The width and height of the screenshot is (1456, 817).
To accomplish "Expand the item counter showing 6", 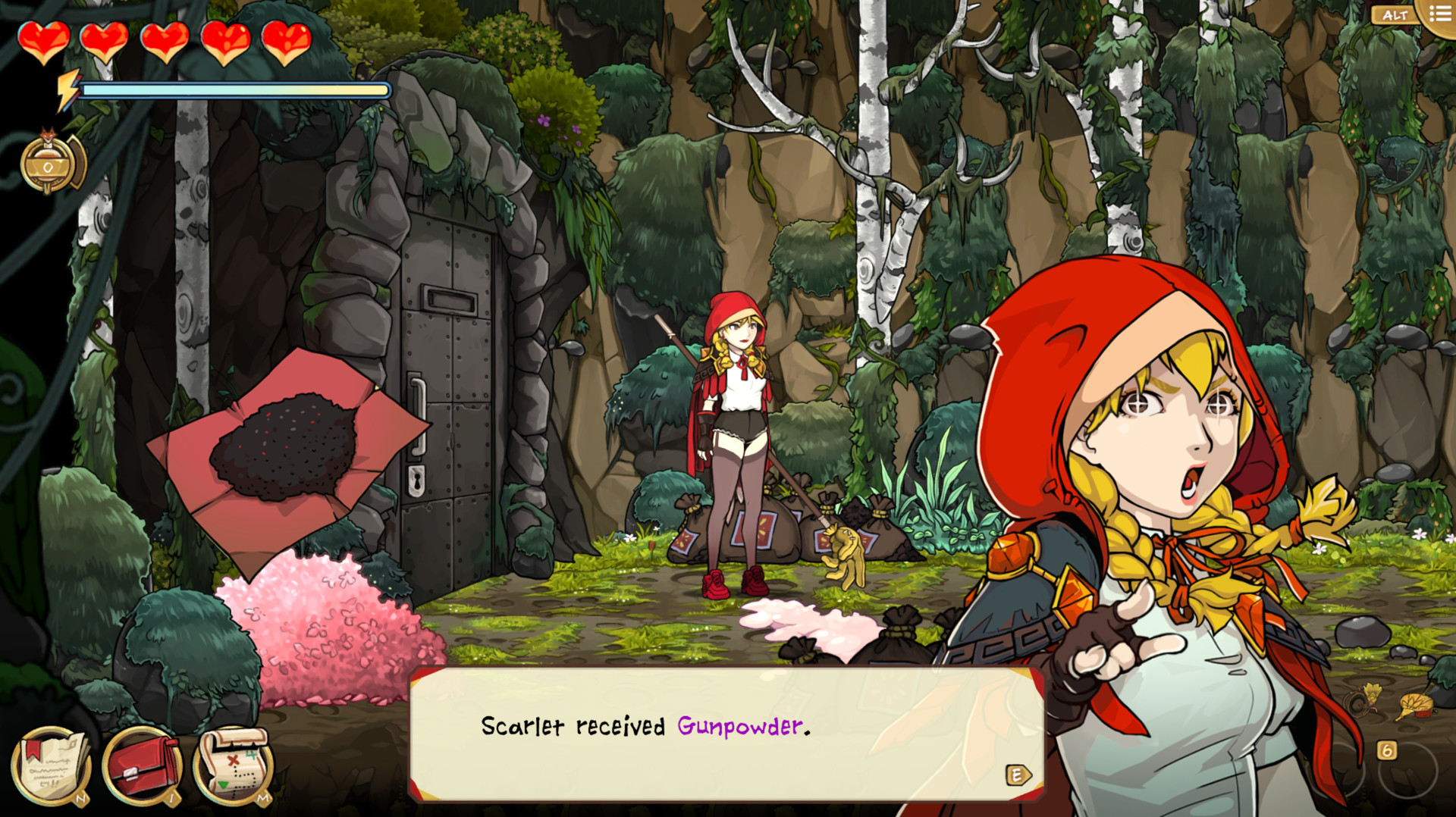I will click(1387, 750).
